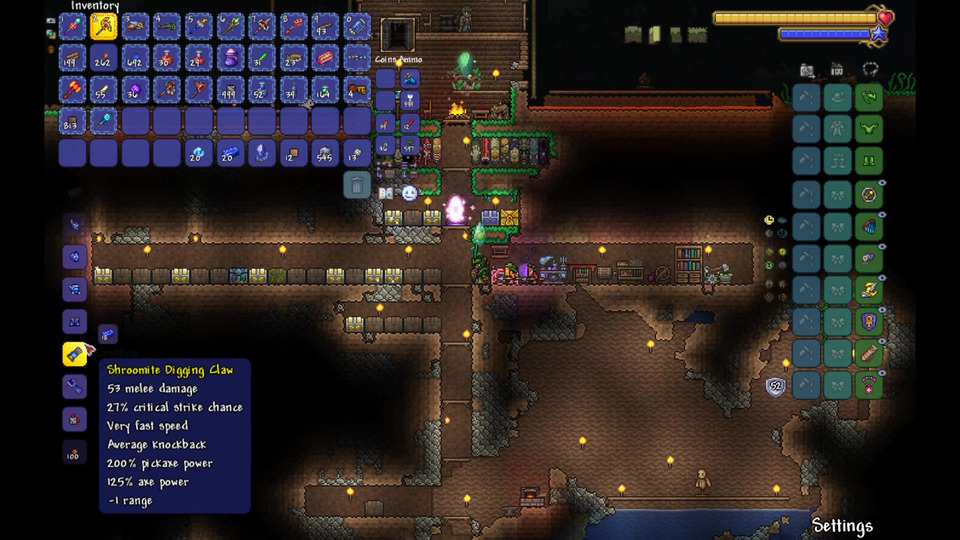Select the hotbar slot numbered 1
Viewport: 960px width, 540px height.
(x=72, y=26)
